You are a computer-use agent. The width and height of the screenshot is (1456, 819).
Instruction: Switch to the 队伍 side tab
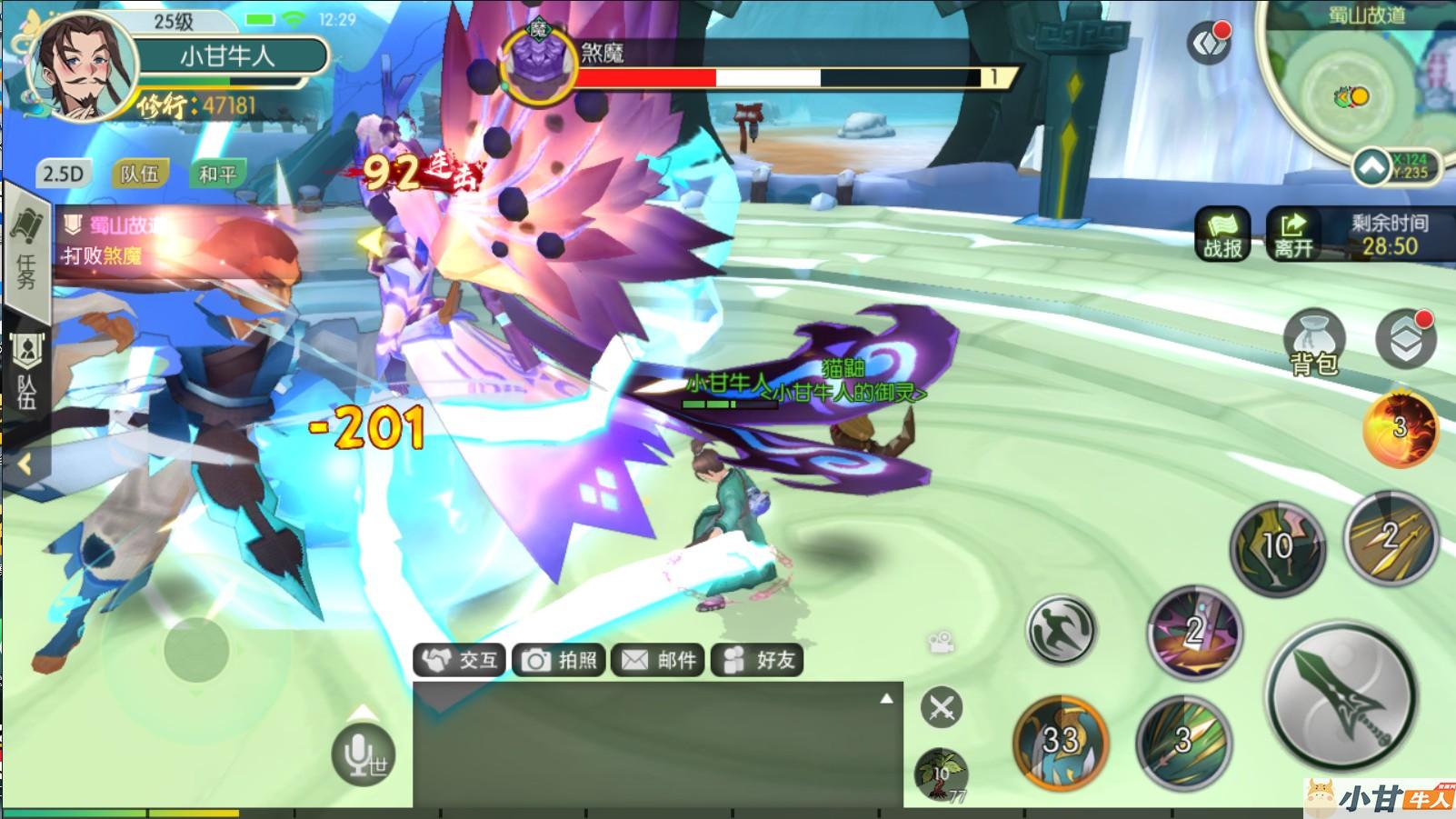[26, 373]
